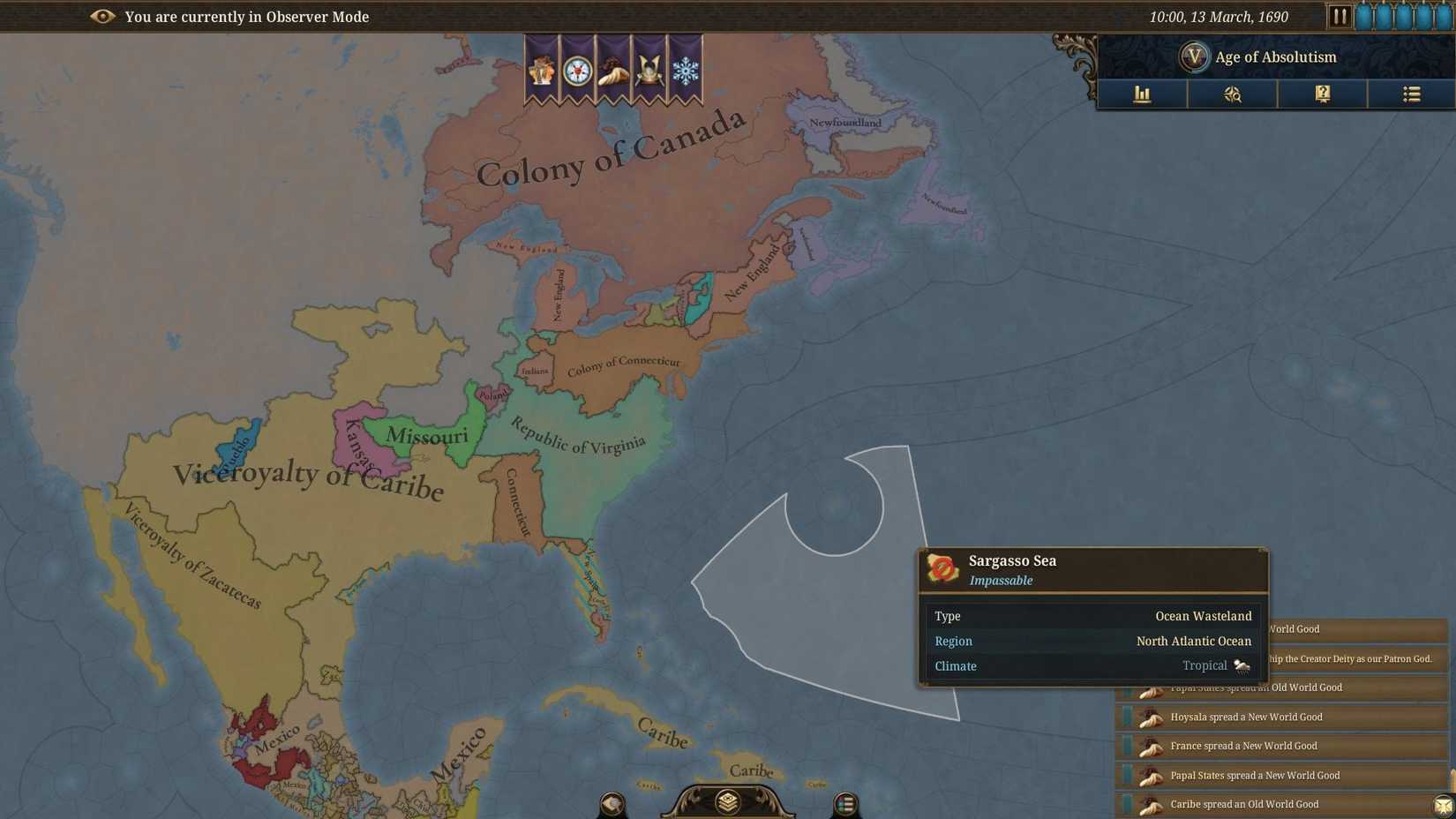Open the list icon in Age of Absolutism panel
Viewport: 1456px width, 819px height.
pos(1411,94)
